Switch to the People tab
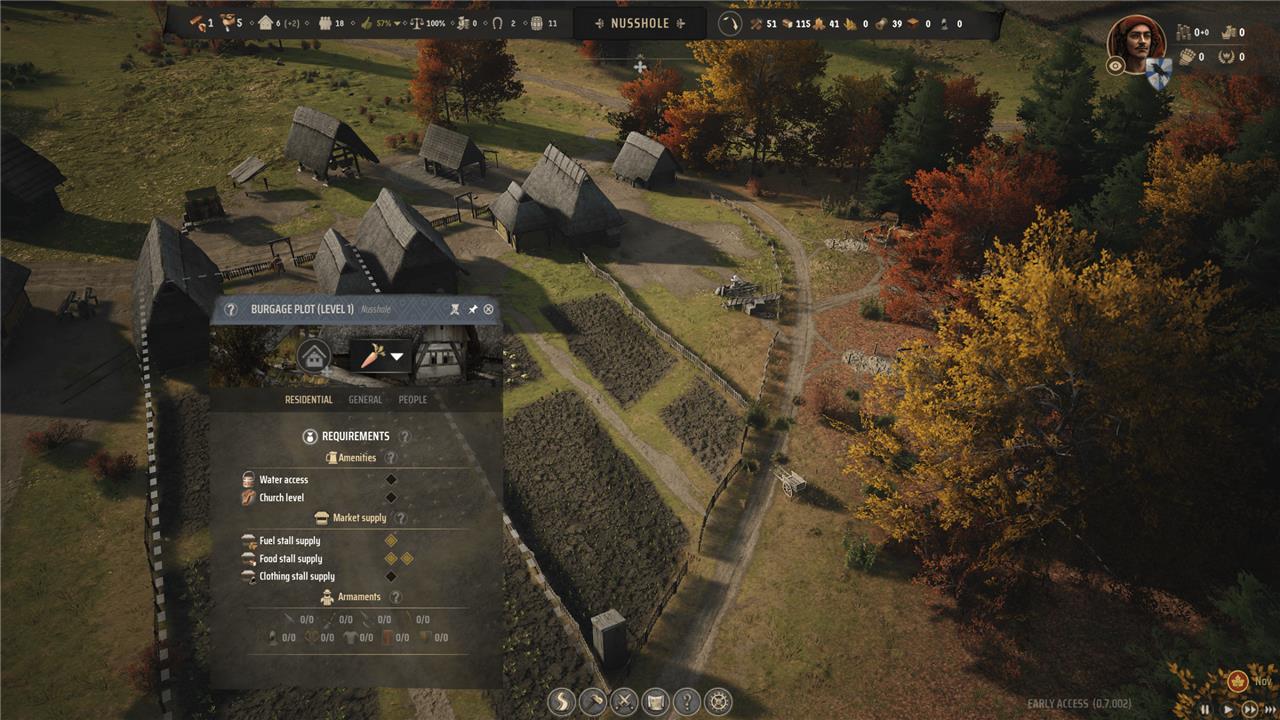The height and width of the screenshot is (720, 1280). tap(412, 400)
